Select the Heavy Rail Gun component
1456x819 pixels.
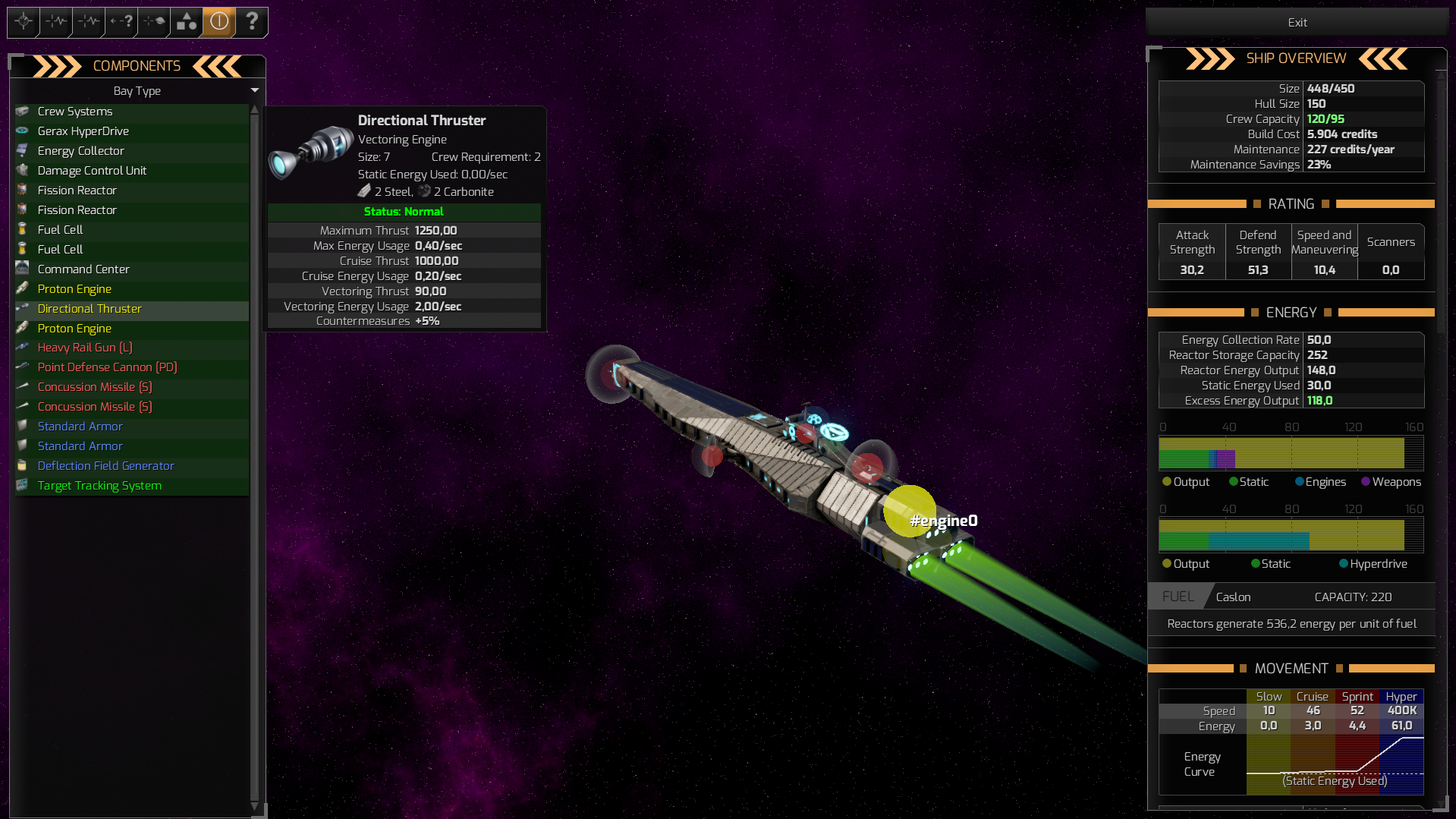tap(84, 348)
